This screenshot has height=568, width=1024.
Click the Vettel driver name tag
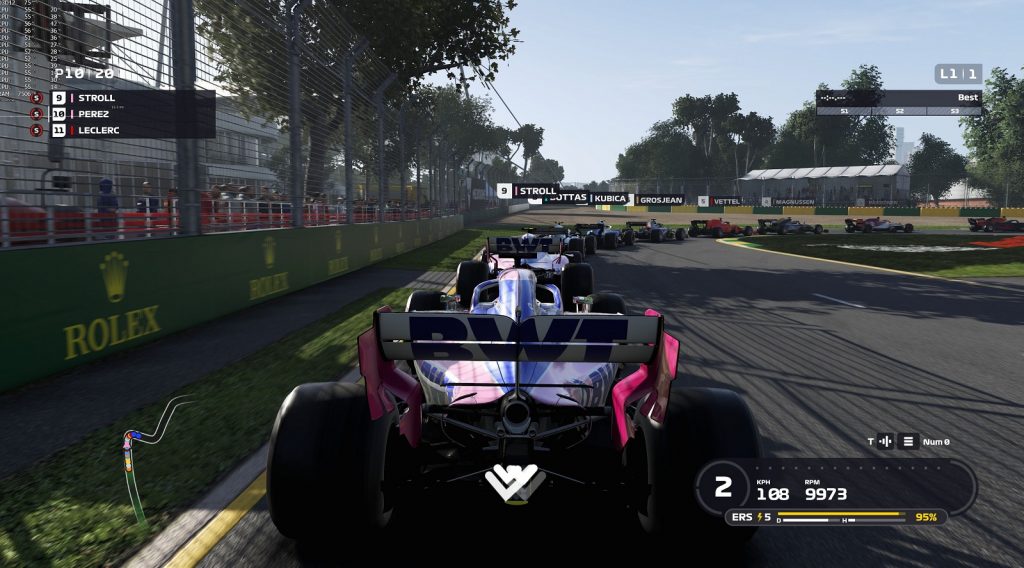[x=723, y=201]
